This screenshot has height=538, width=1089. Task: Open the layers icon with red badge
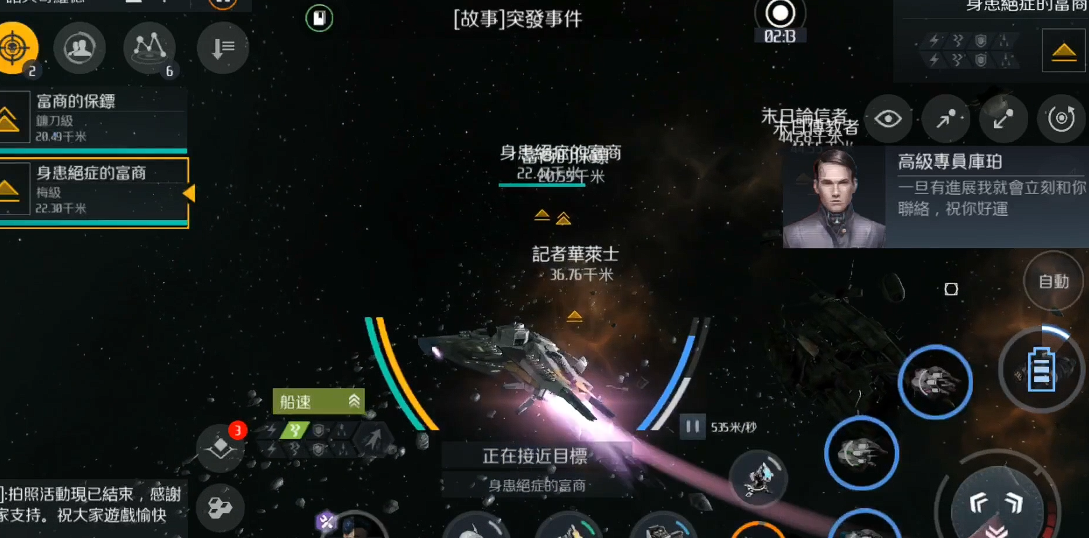coord(220,447)
